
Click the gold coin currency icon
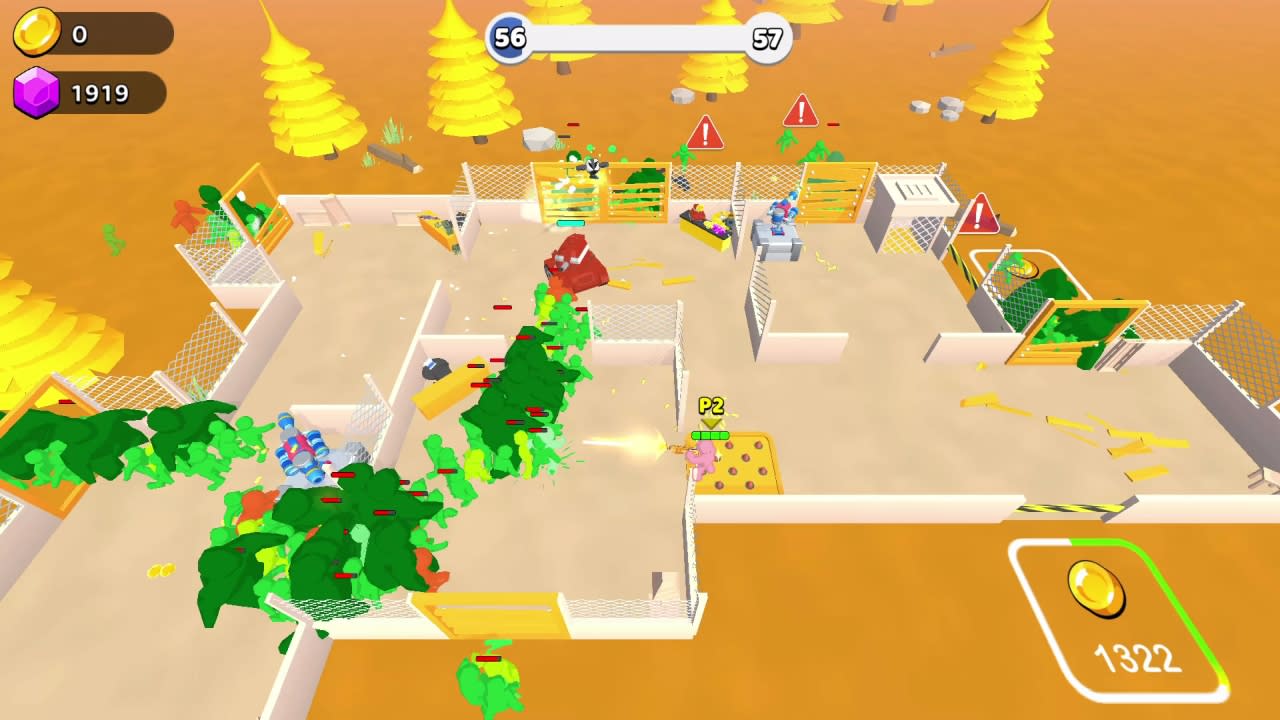(x=38, y=32)
